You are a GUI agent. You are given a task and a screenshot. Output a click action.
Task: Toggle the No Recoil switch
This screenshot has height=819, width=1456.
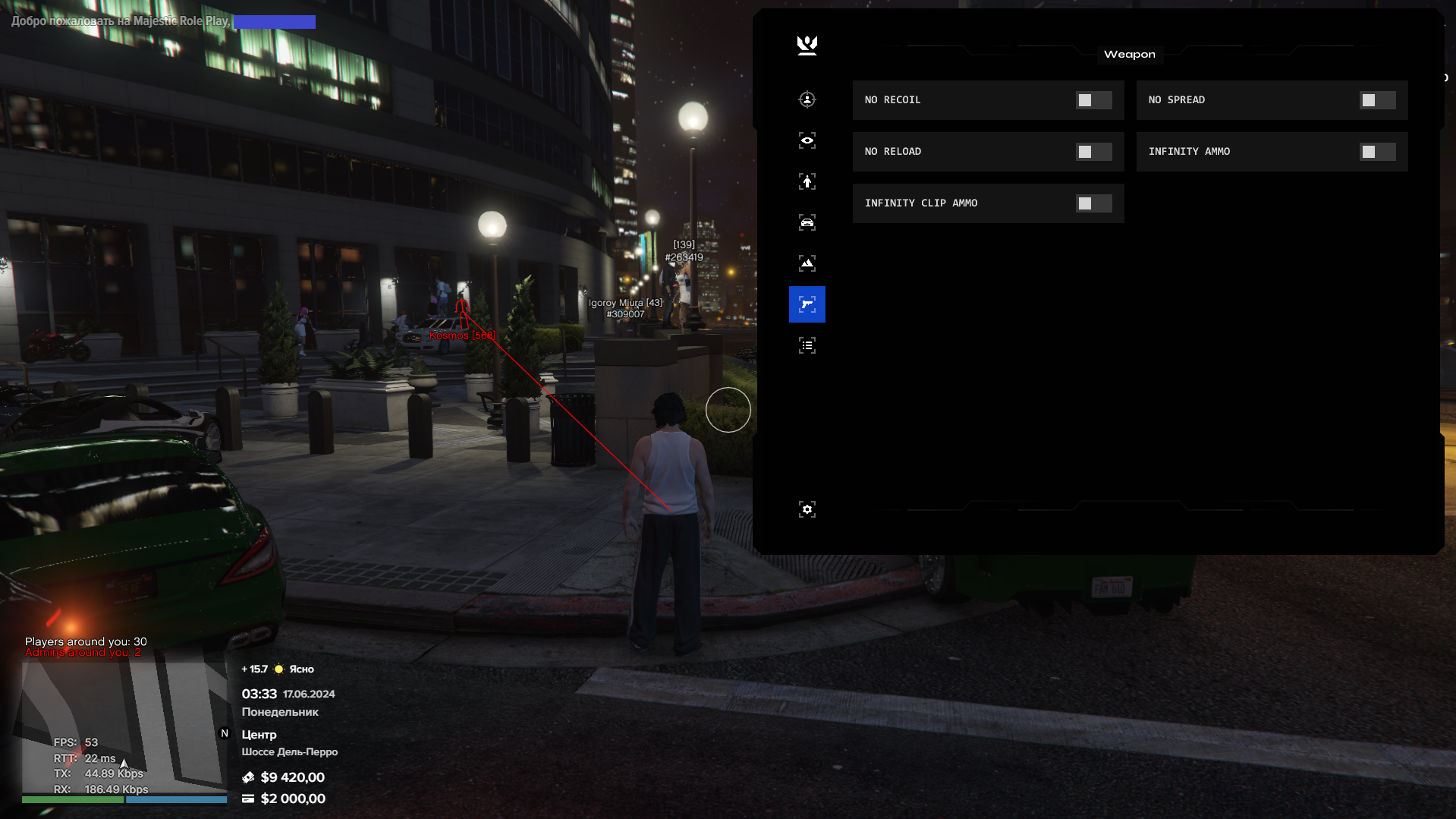[1093, 100]
